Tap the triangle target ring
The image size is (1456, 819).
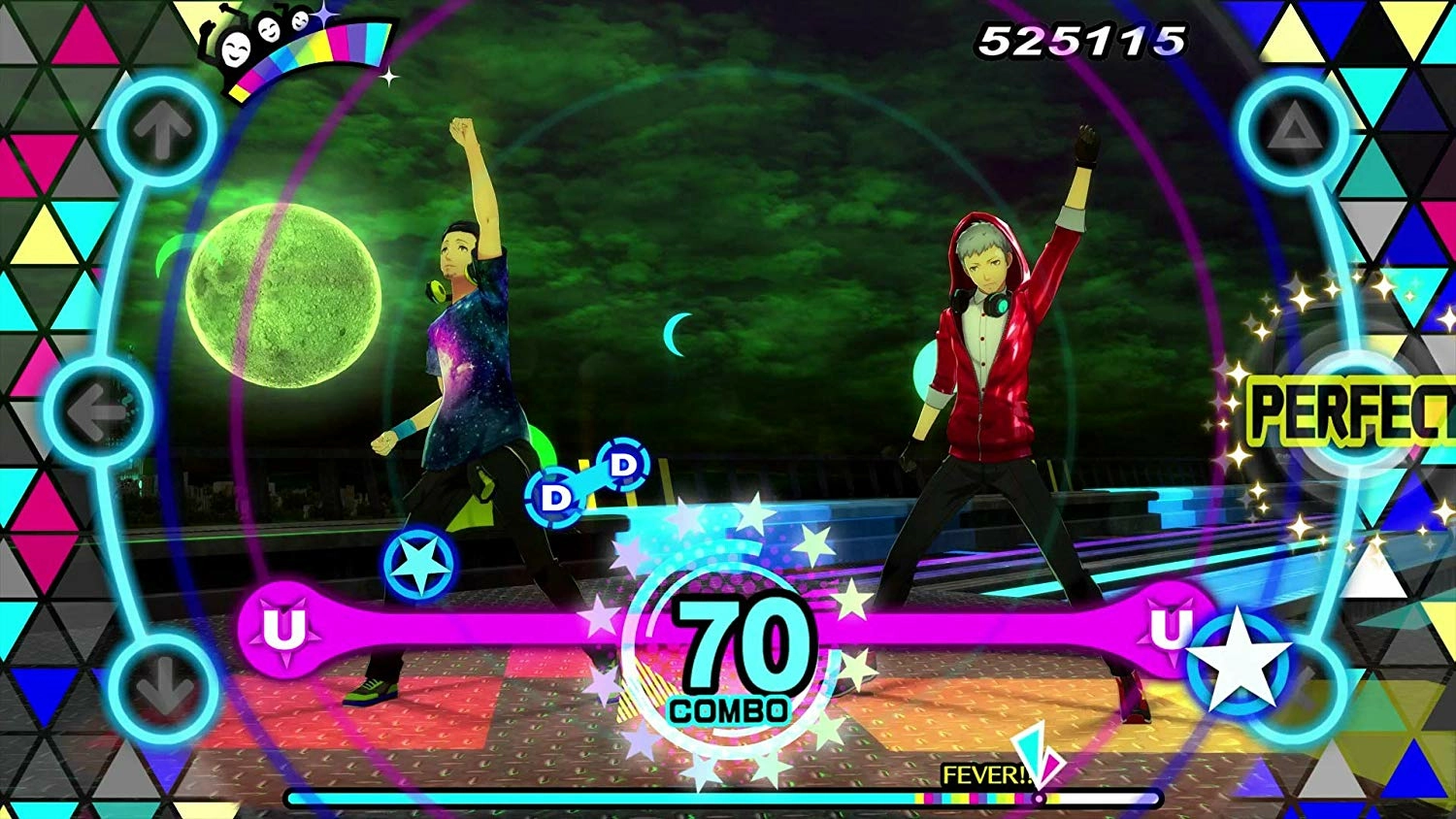1290,133
